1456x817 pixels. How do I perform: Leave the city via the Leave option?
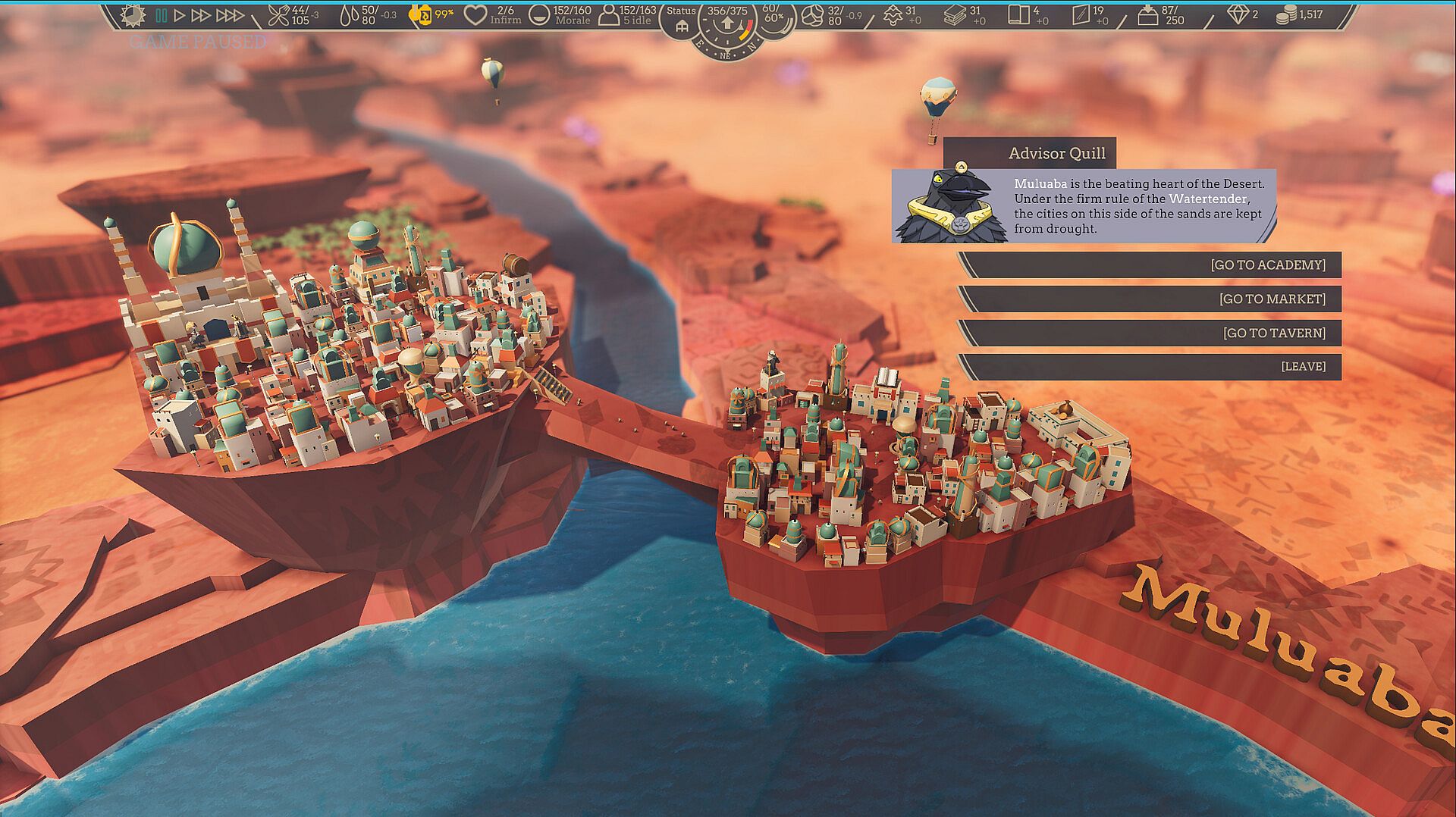[1150, 367]
